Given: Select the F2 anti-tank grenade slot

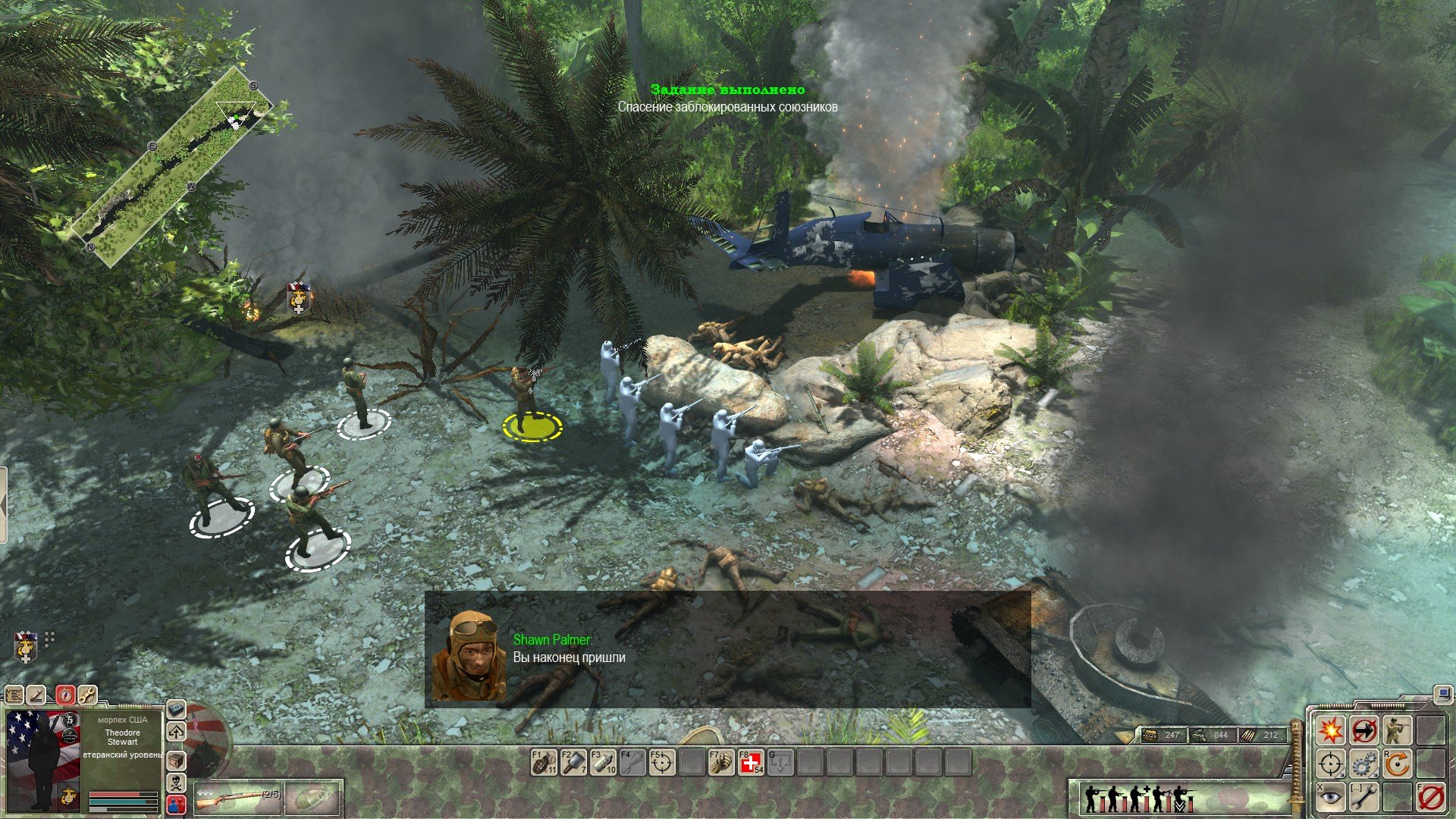Looking at the screenshot, I should [x=573, y=762].
